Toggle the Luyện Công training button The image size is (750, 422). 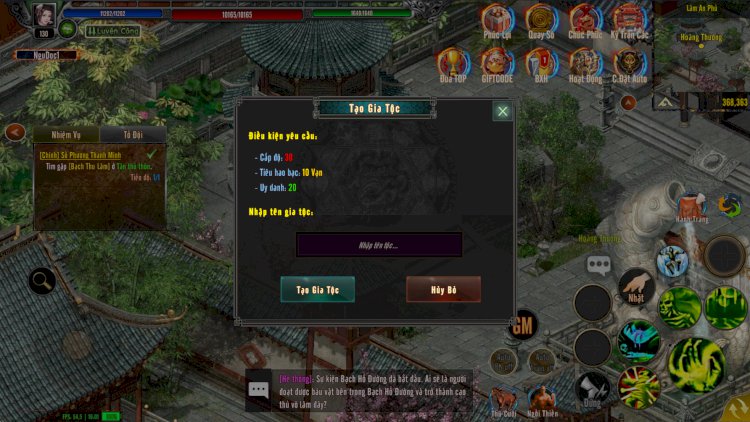click(112, 31)
